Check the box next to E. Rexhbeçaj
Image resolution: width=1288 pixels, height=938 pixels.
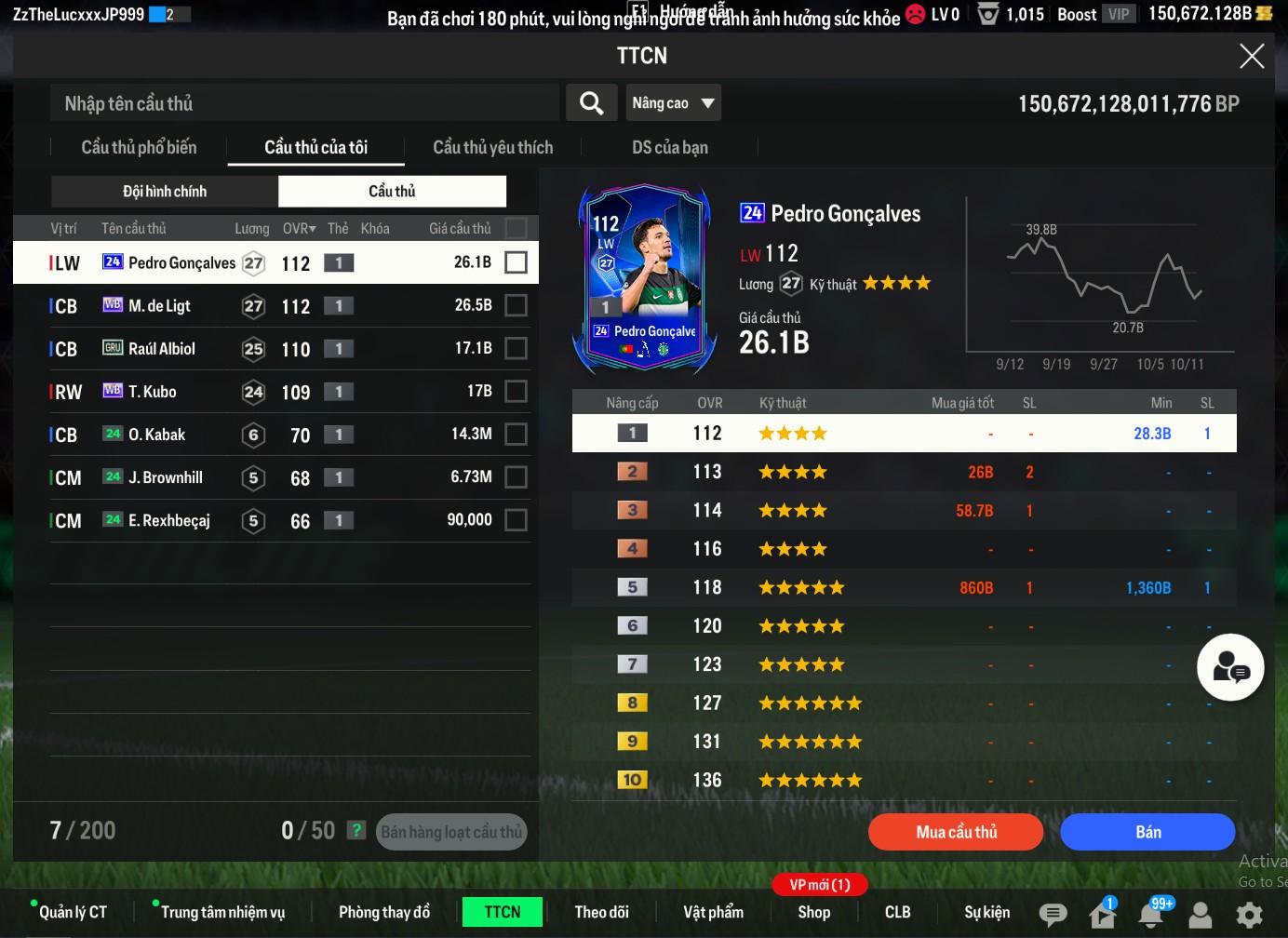click(516, 520)
